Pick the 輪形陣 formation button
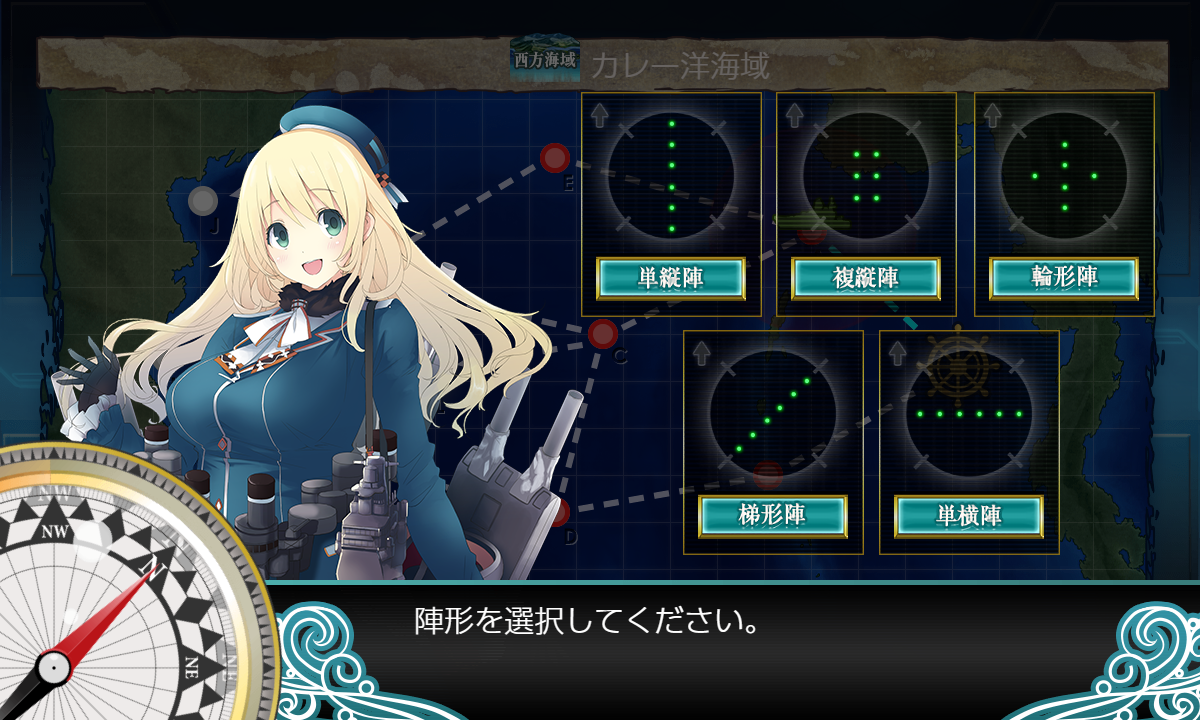 [1064, 278]
